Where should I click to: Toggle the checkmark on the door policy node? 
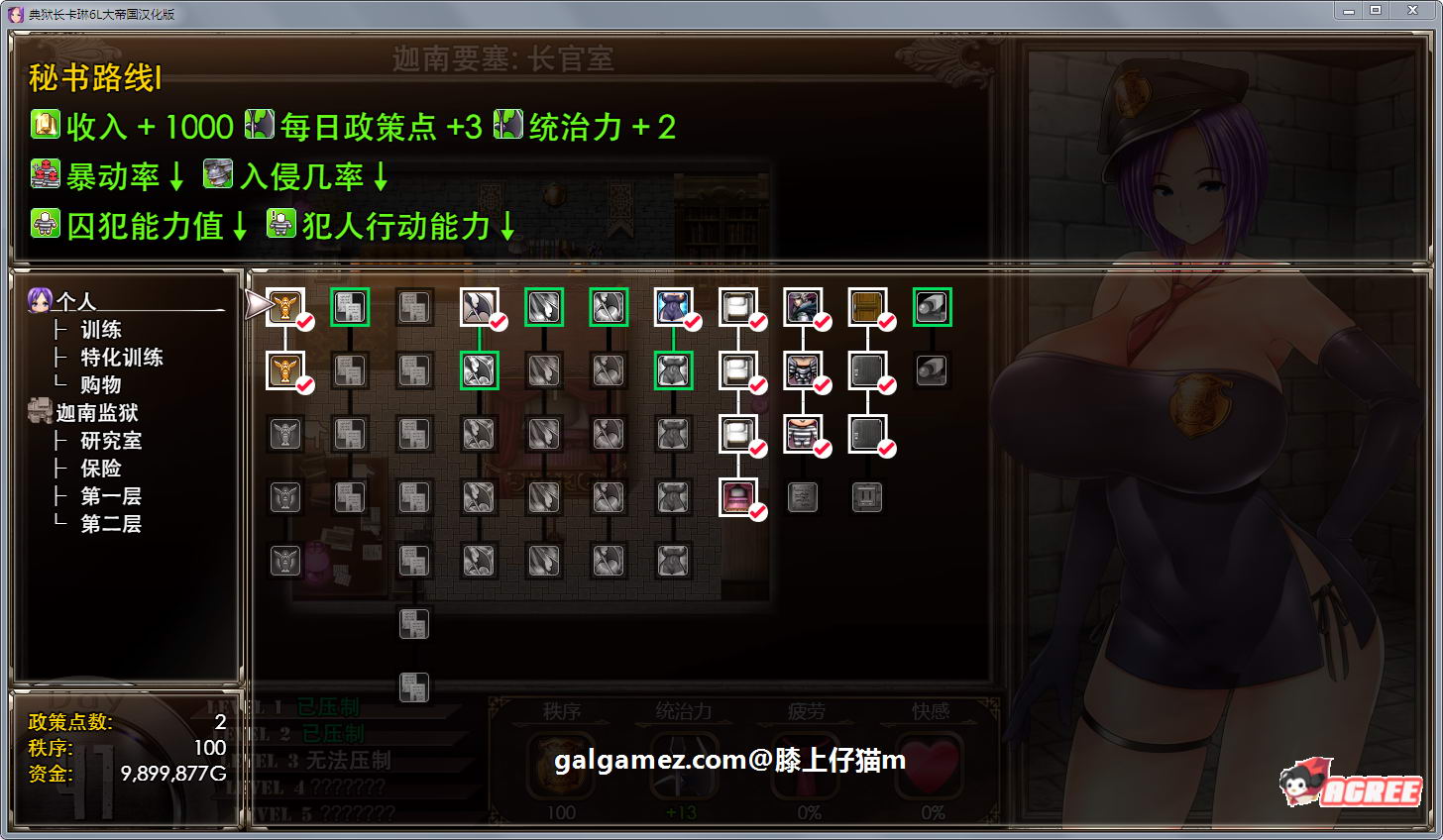click(885, 321)
